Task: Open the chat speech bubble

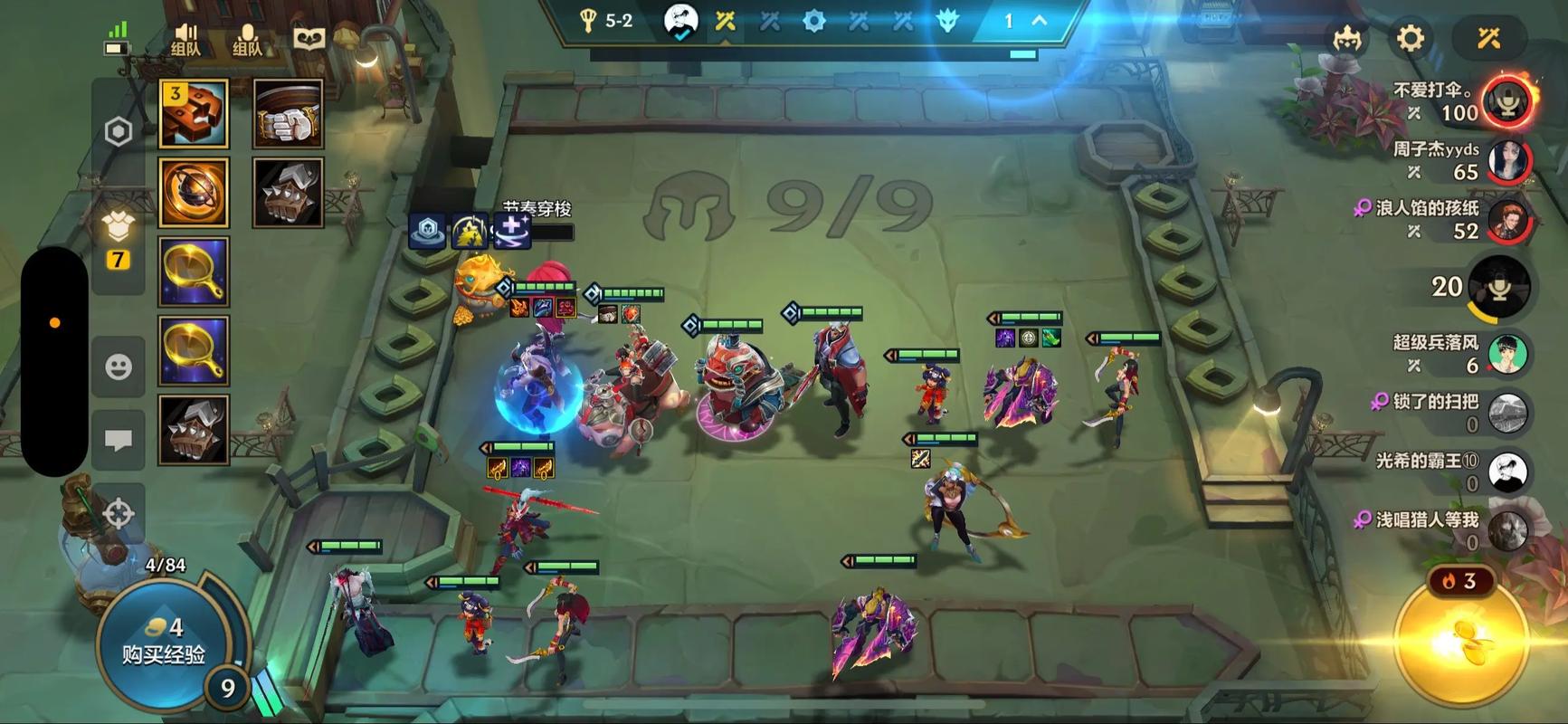Action: point(119,441)
